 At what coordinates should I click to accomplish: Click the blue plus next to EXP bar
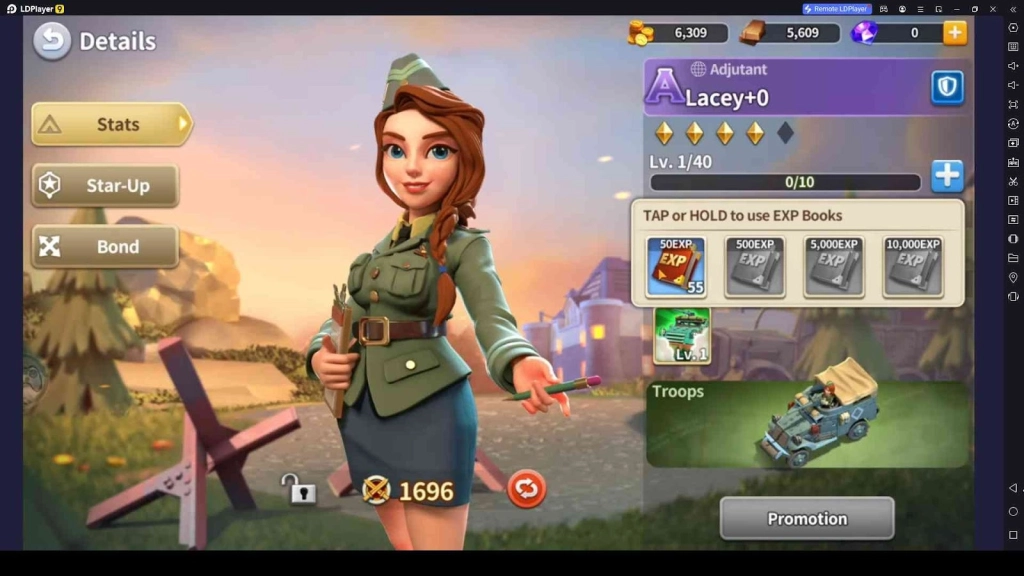[x=946, y=176]
